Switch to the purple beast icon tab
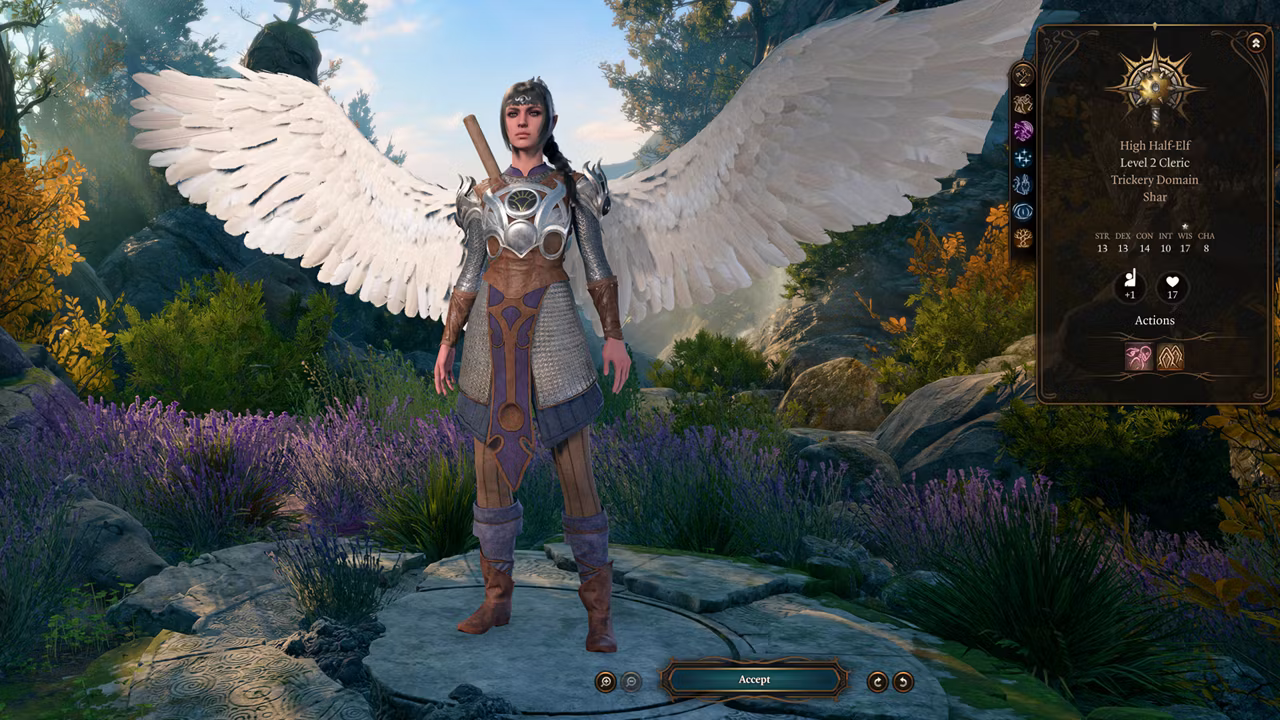Viewport: 1280px width, 720px height. click(x=1022, y=130)
